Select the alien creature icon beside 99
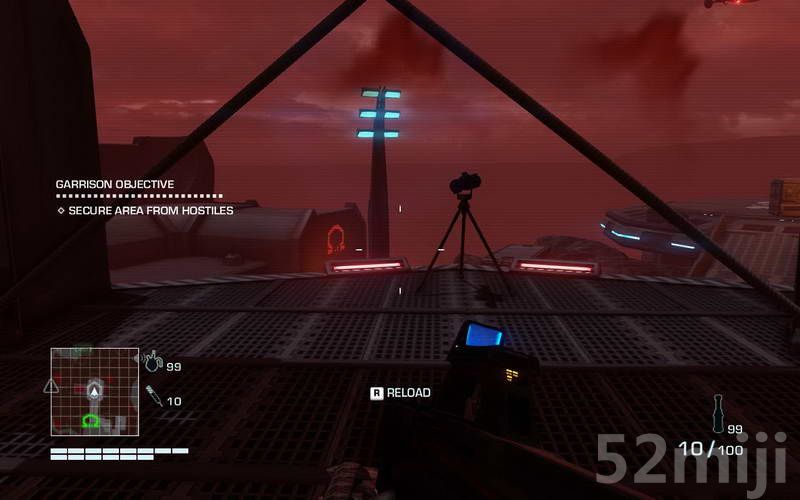This screenshot has height=500, width=800. coord(152,361)
